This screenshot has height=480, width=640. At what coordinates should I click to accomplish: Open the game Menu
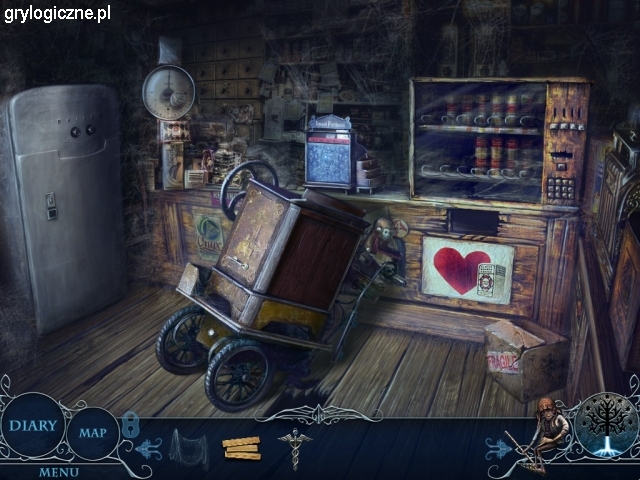pos(59,471)
